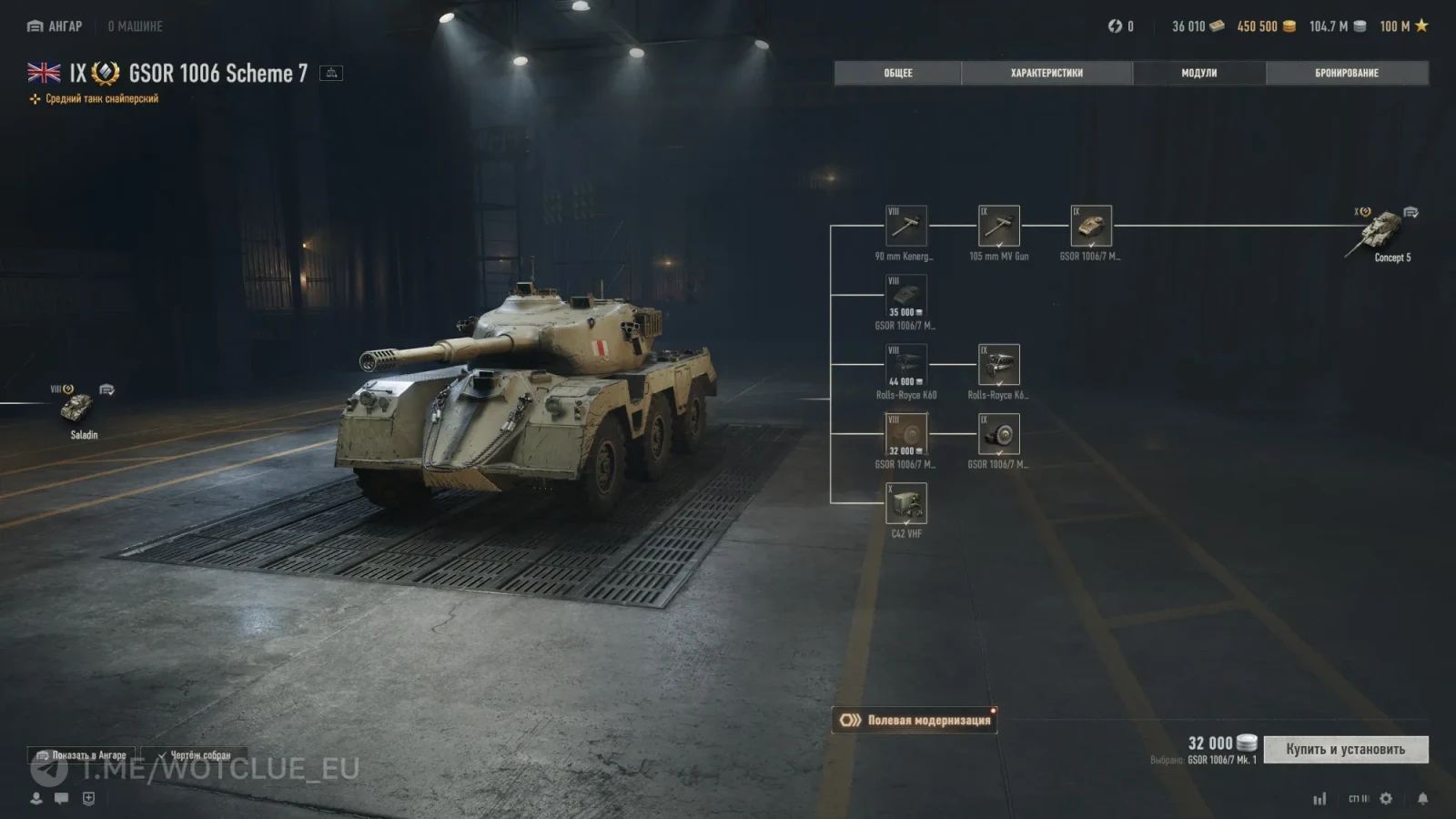Viewport: 1456px width, 819px height.
Task: Click Показать в Ангаре
Action: pyautogui.click(x=81, y=755)
